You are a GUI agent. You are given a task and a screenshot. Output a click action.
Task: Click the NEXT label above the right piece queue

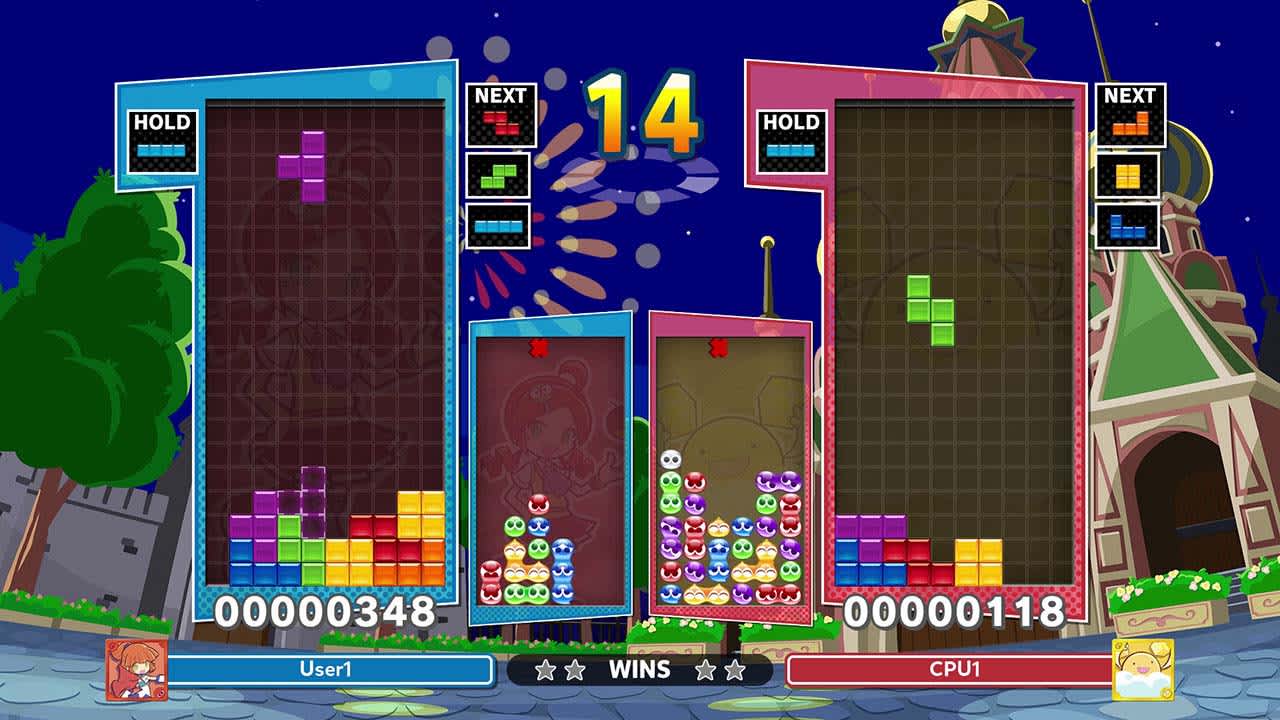point(1134,96)
